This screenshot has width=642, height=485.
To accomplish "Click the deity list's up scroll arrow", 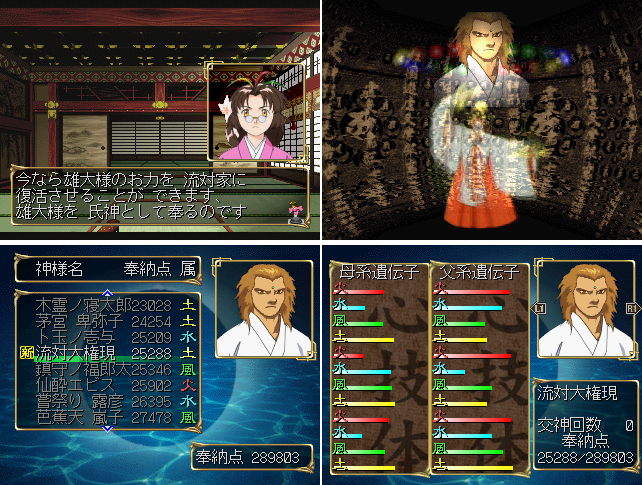I will coord(107,292).
